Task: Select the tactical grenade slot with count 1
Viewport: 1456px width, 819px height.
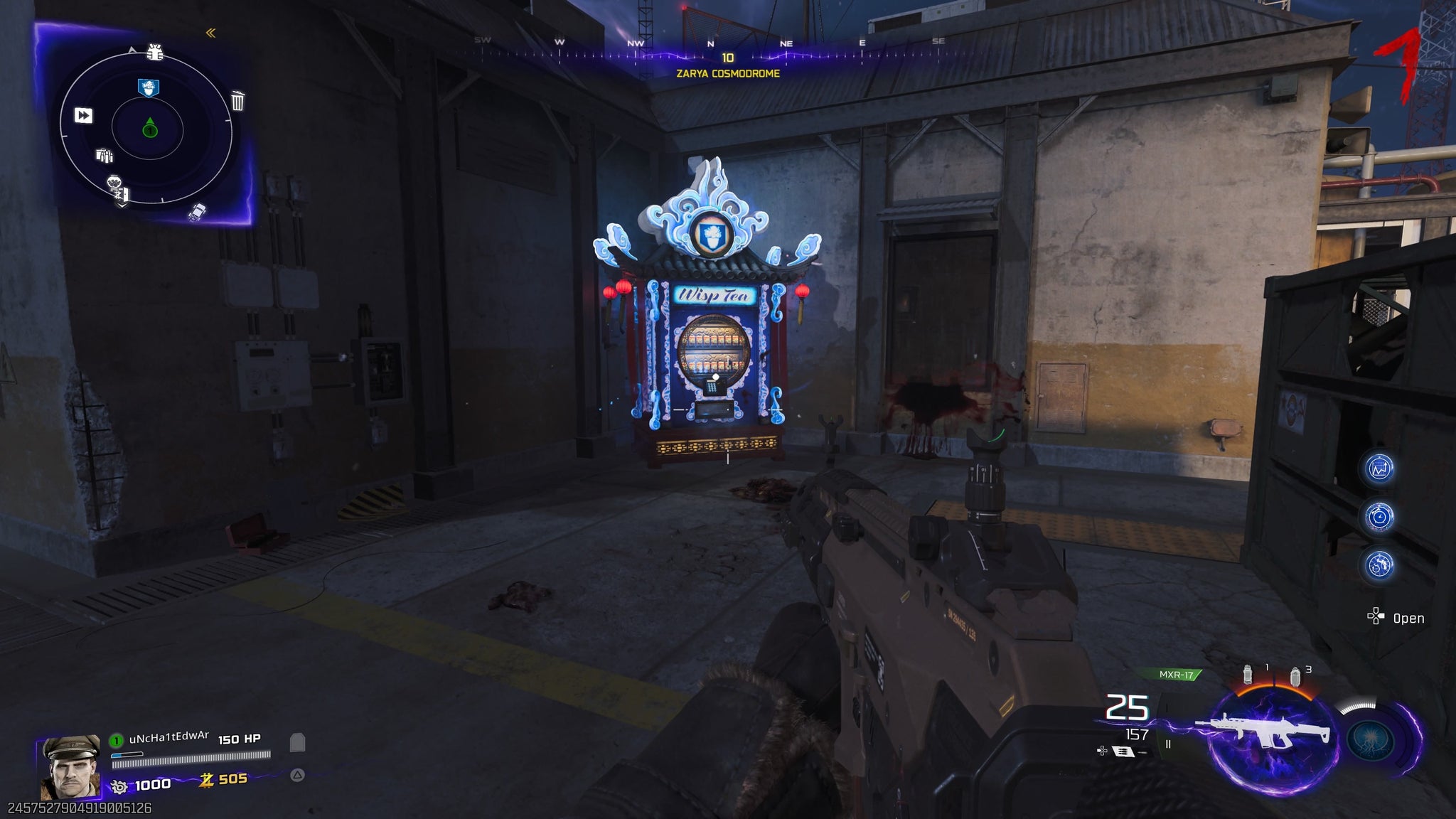Action: click(1248, 675)
